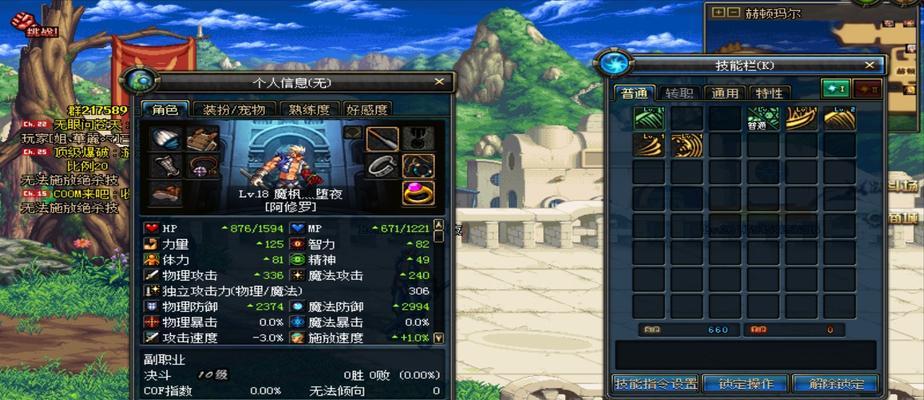Select the silver bracelet equipment slot

(381, 166)
